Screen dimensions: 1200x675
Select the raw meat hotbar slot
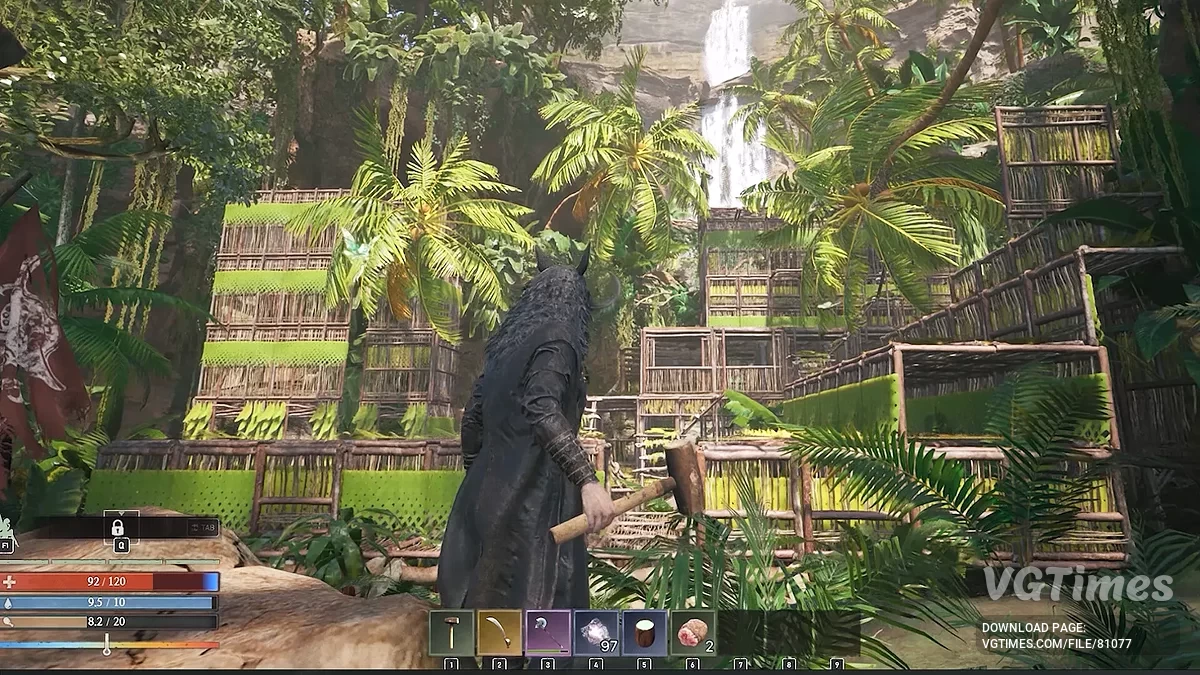click(692, 633)
